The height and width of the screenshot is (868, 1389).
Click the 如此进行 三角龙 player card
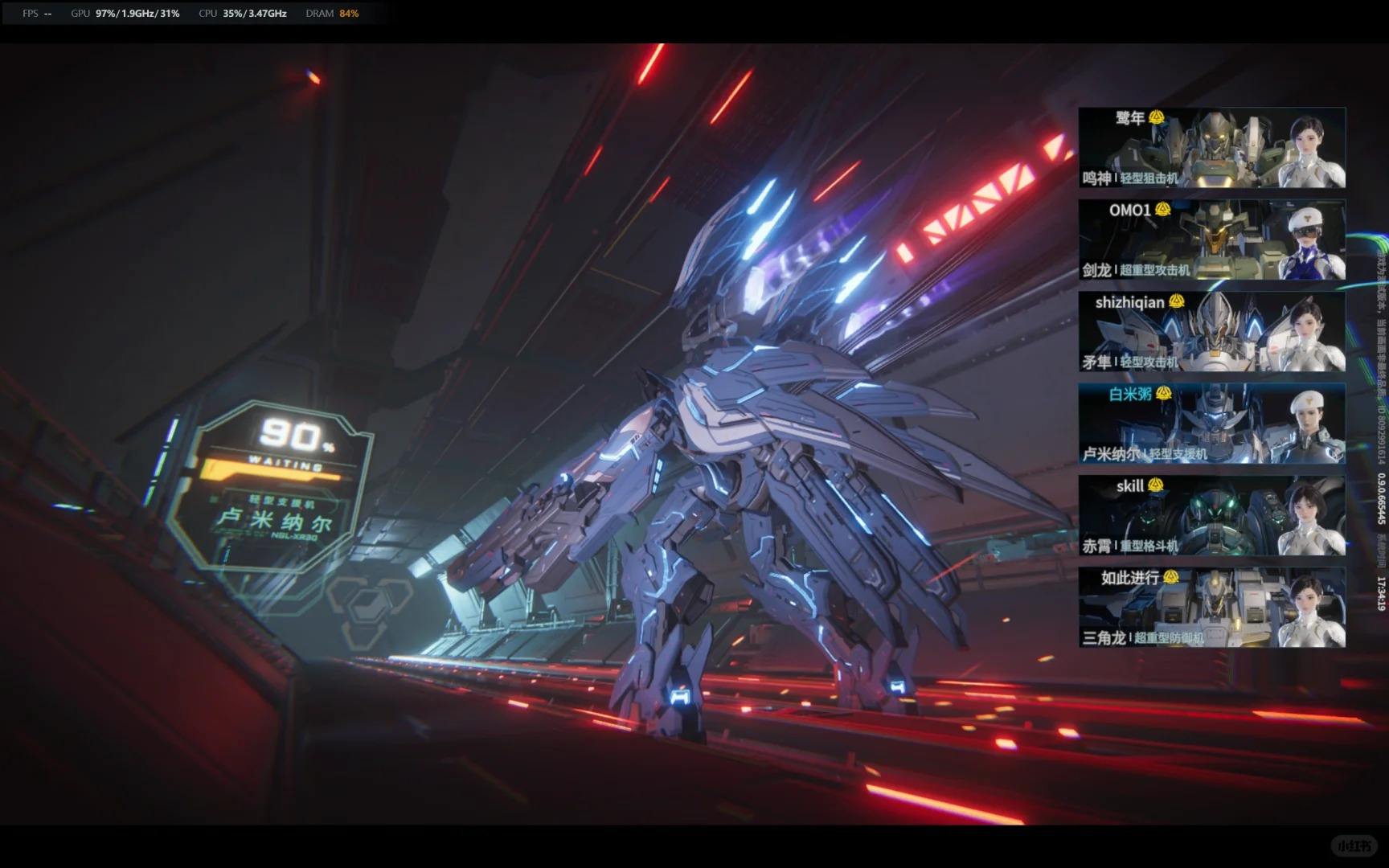[x=1211, y=608]
